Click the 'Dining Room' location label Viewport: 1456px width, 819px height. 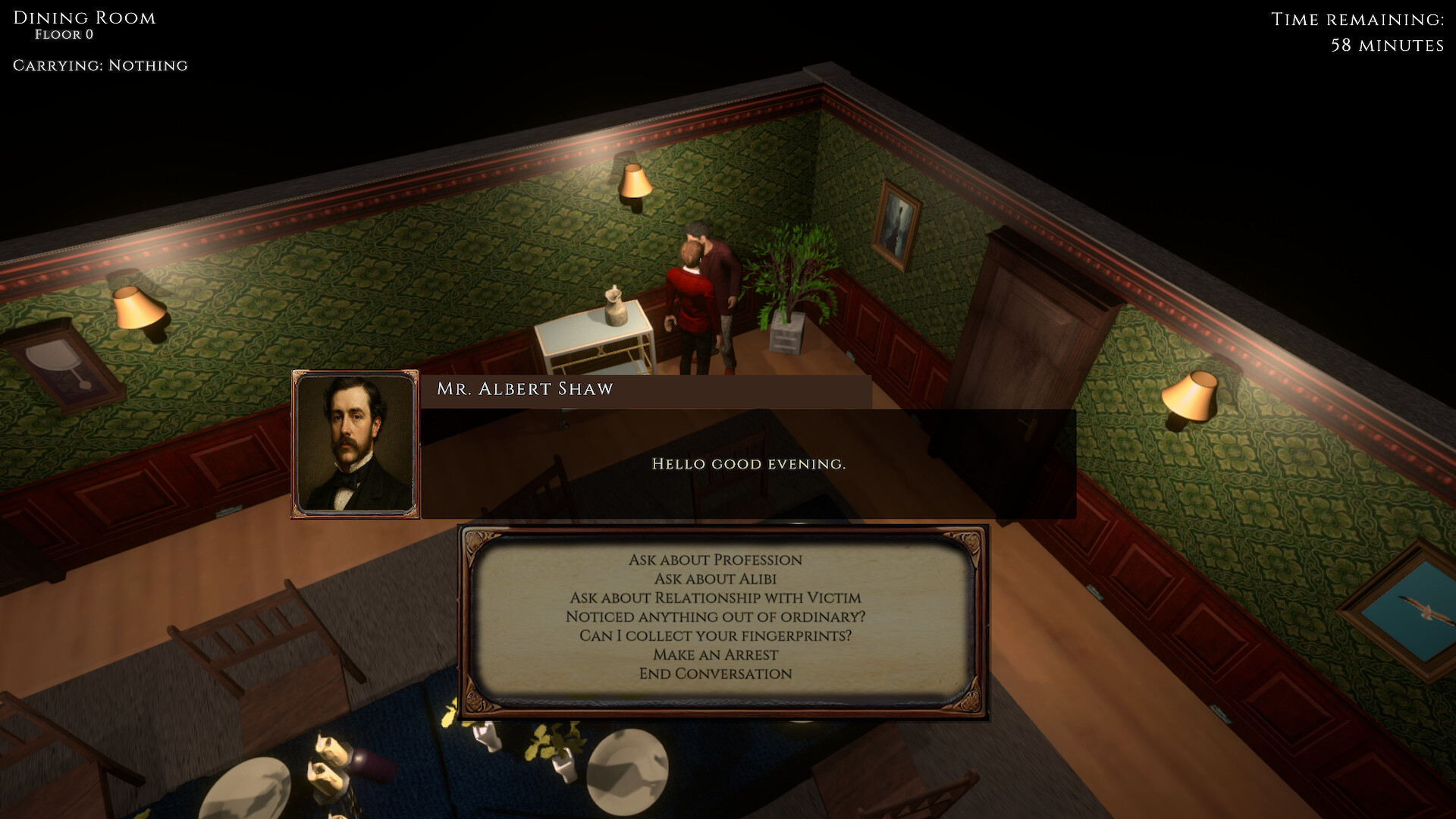coord(83,17)
